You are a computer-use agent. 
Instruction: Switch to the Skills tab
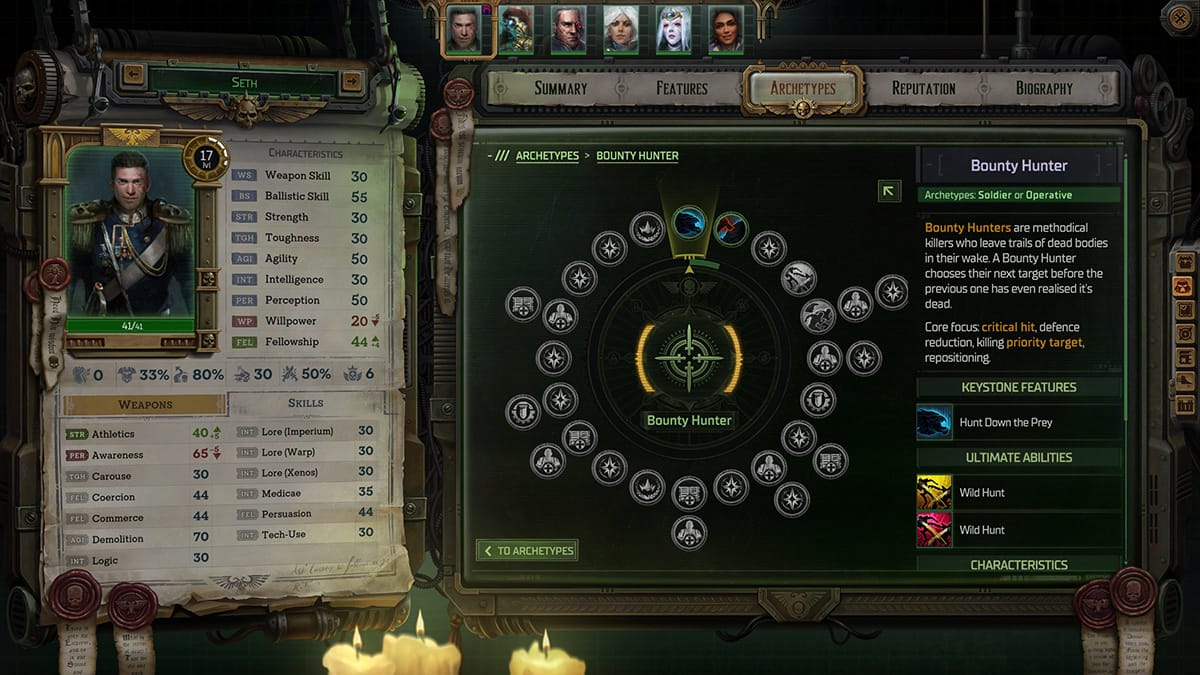tap(306, 403)
